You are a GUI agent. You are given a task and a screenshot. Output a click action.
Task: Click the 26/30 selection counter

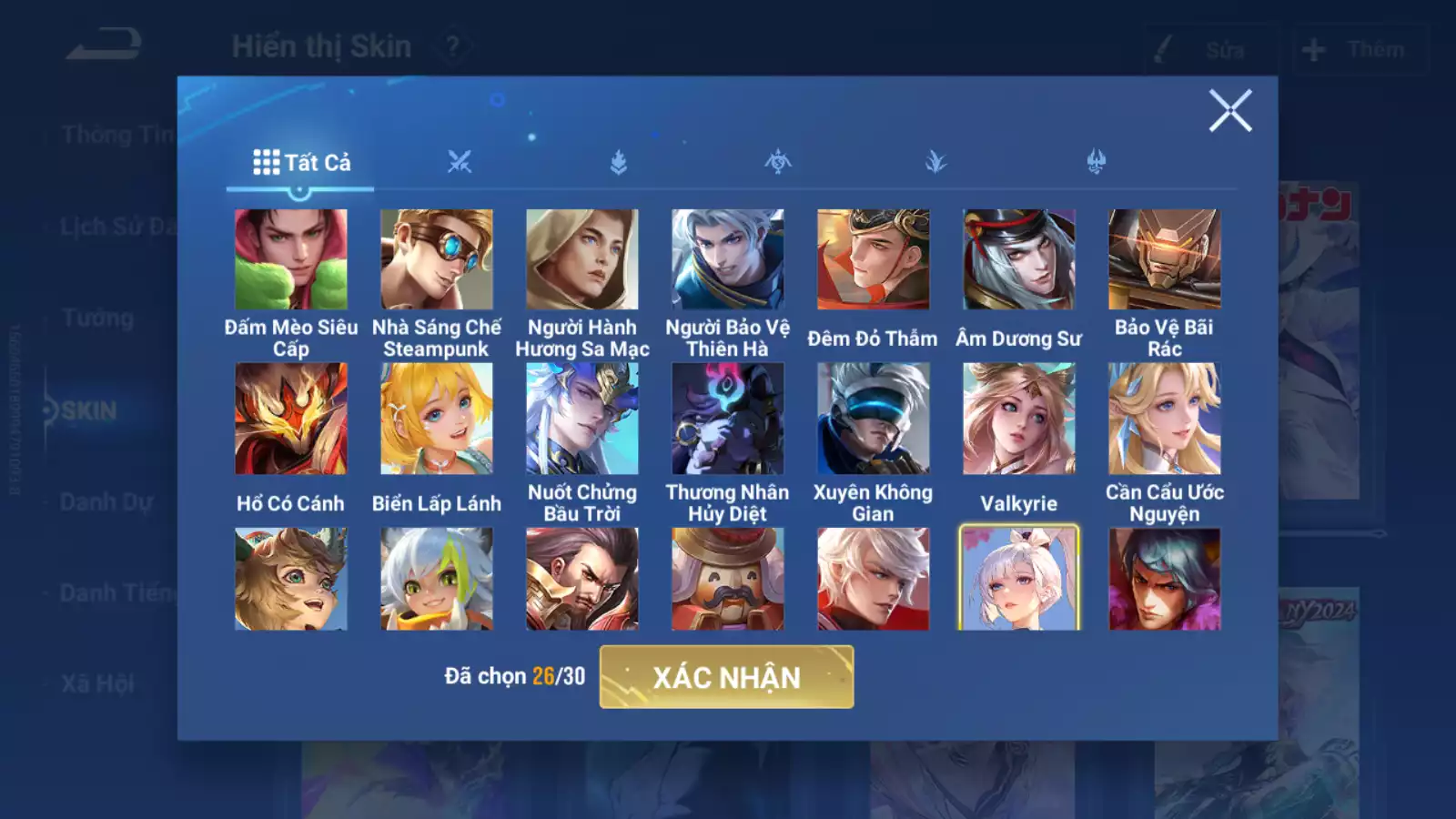pyautogui.click(x=557, y=677)
